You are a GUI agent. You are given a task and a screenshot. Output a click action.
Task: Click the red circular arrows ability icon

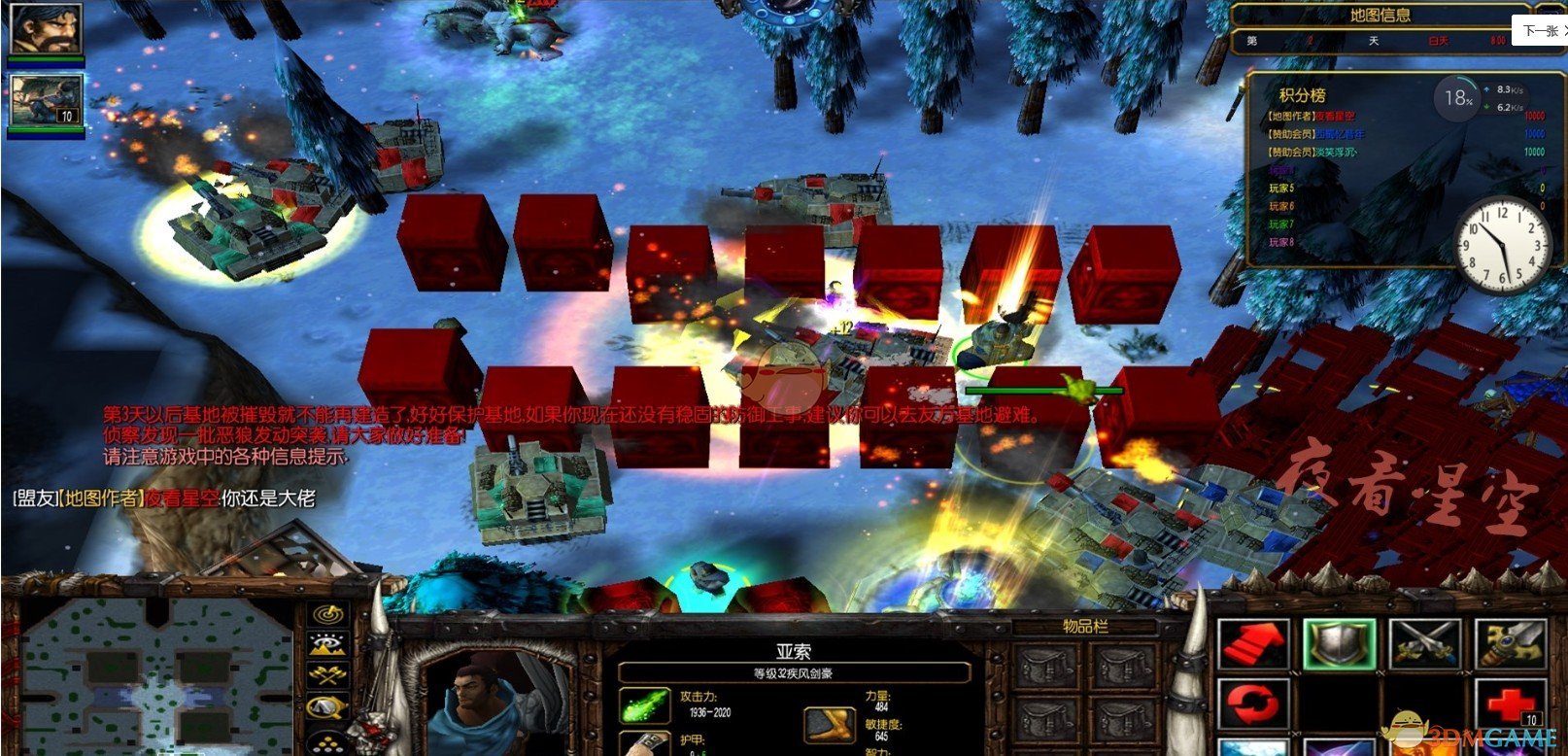coord(1253,704)
